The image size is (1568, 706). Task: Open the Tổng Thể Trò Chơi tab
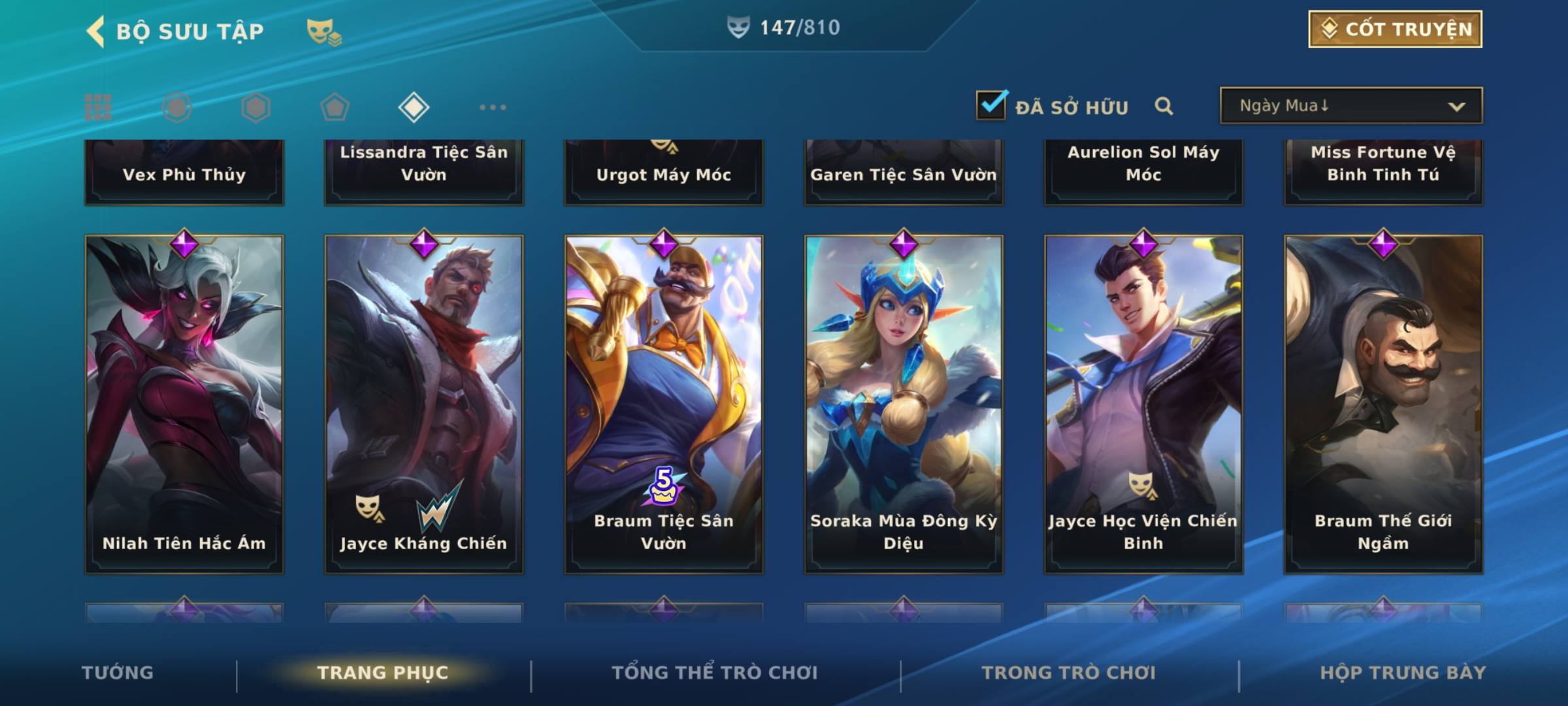point(715,673)
